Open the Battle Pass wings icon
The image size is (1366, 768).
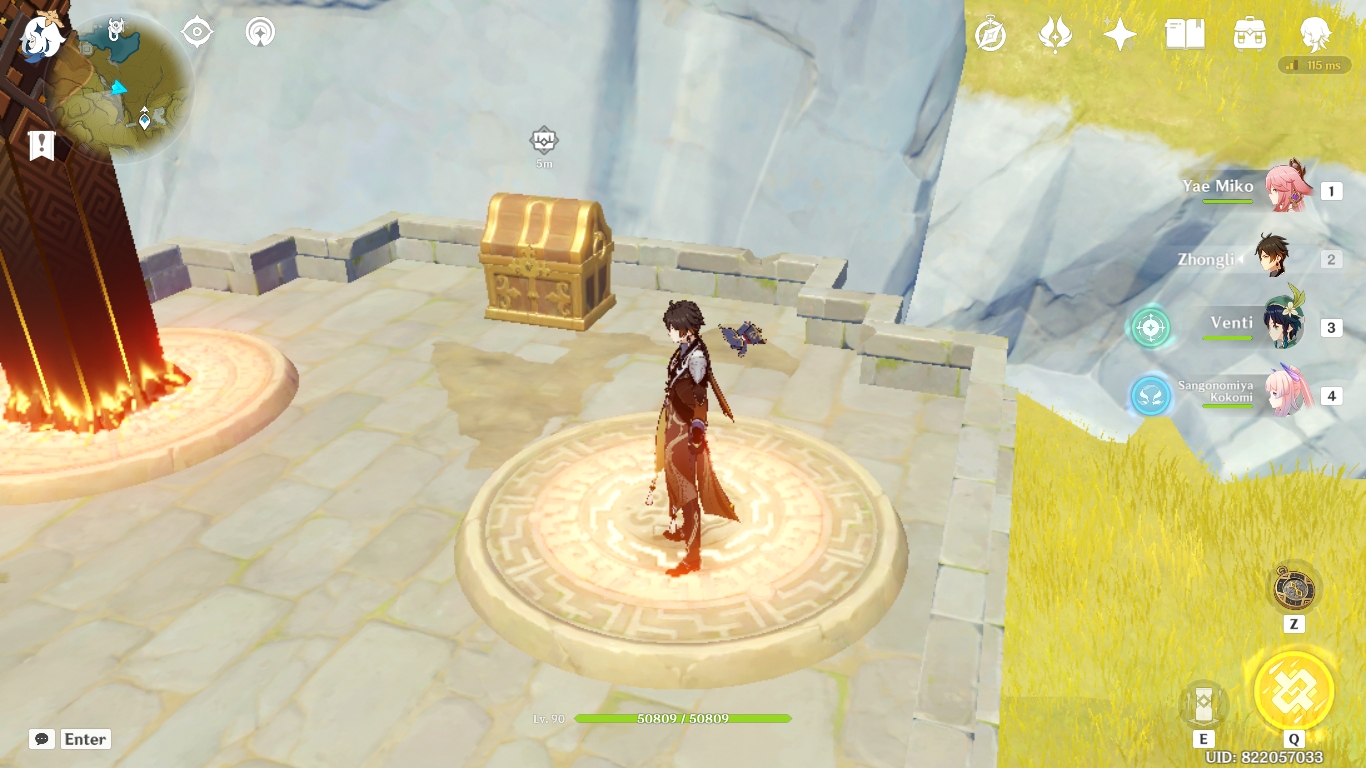1055,32
